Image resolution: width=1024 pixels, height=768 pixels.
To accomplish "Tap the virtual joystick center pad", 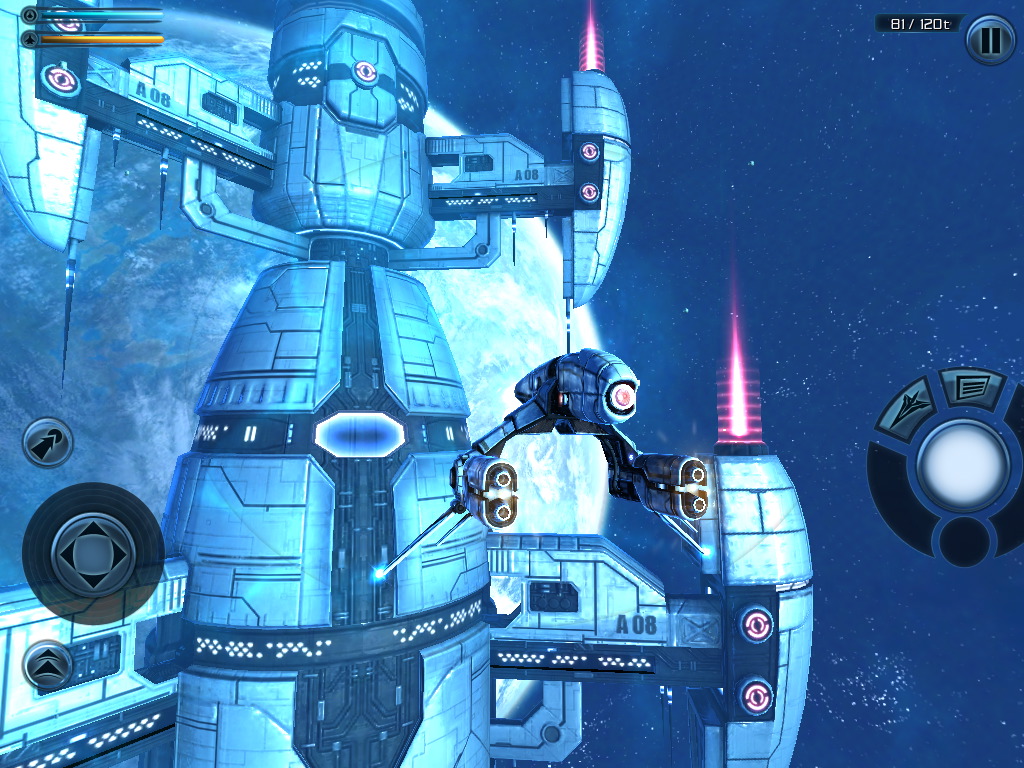I will (x=92, y=552).
